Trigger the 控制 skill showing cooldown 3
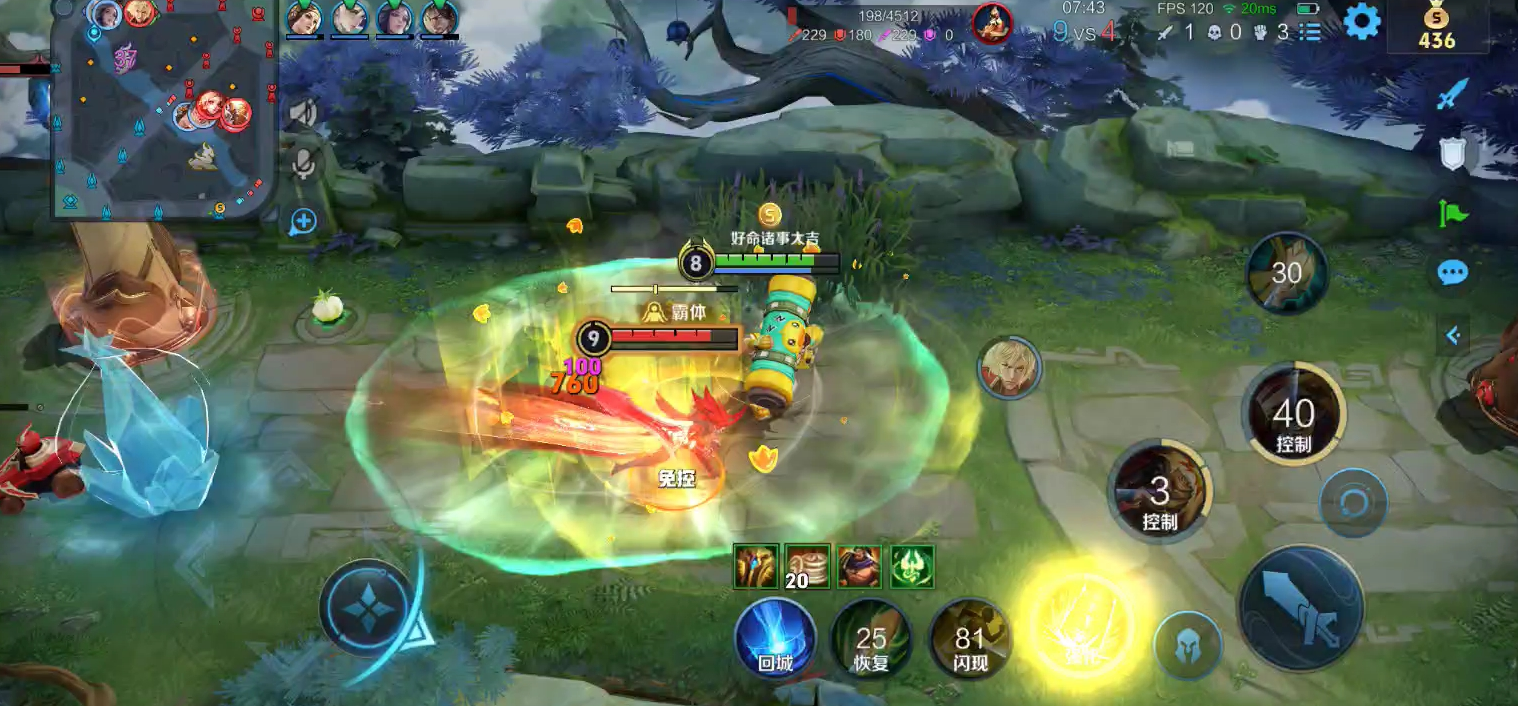 pyautogui.click(x=1160, y=492)
